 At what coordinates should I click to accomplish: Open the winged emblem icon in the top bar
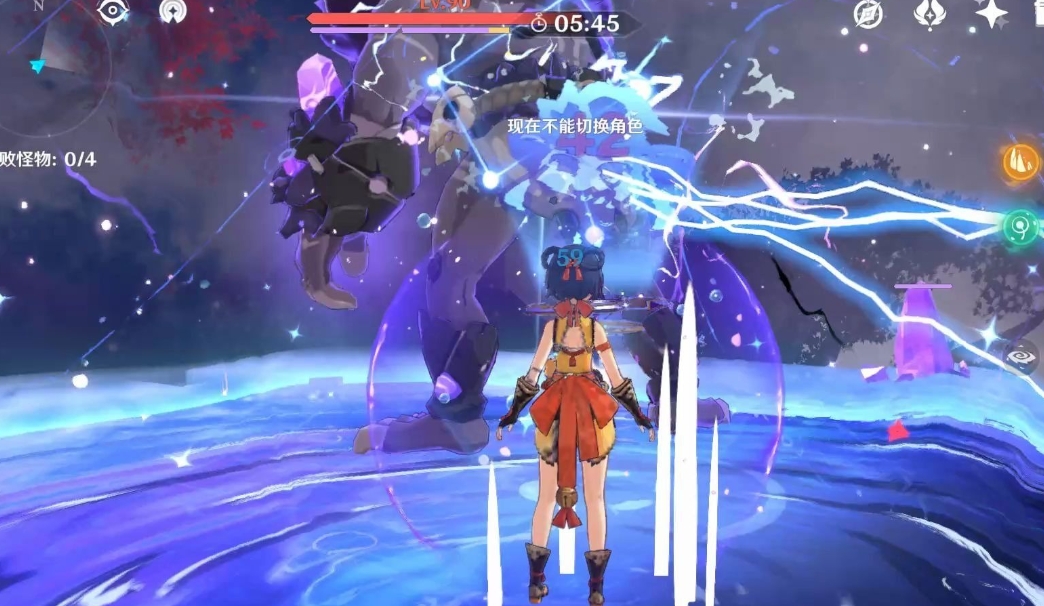(x=930, y=14)
